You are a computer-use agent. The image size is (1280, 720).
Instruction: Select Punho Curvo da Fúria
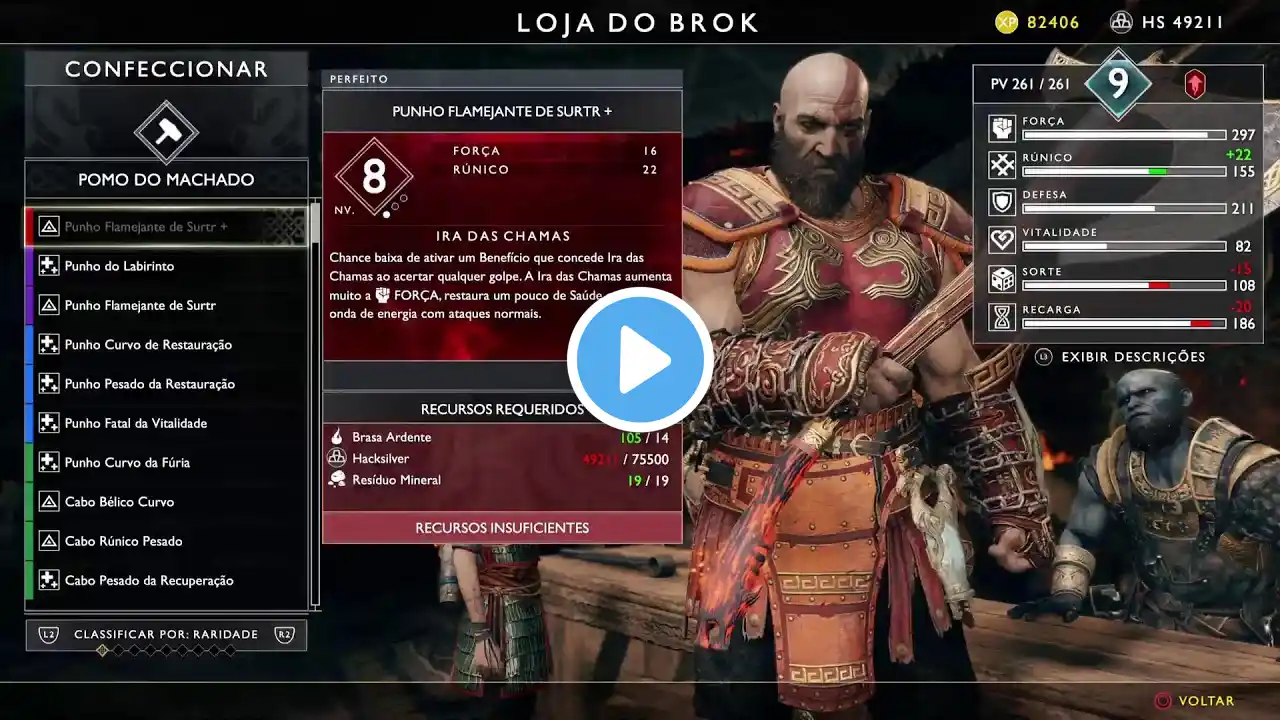[166, 463]
